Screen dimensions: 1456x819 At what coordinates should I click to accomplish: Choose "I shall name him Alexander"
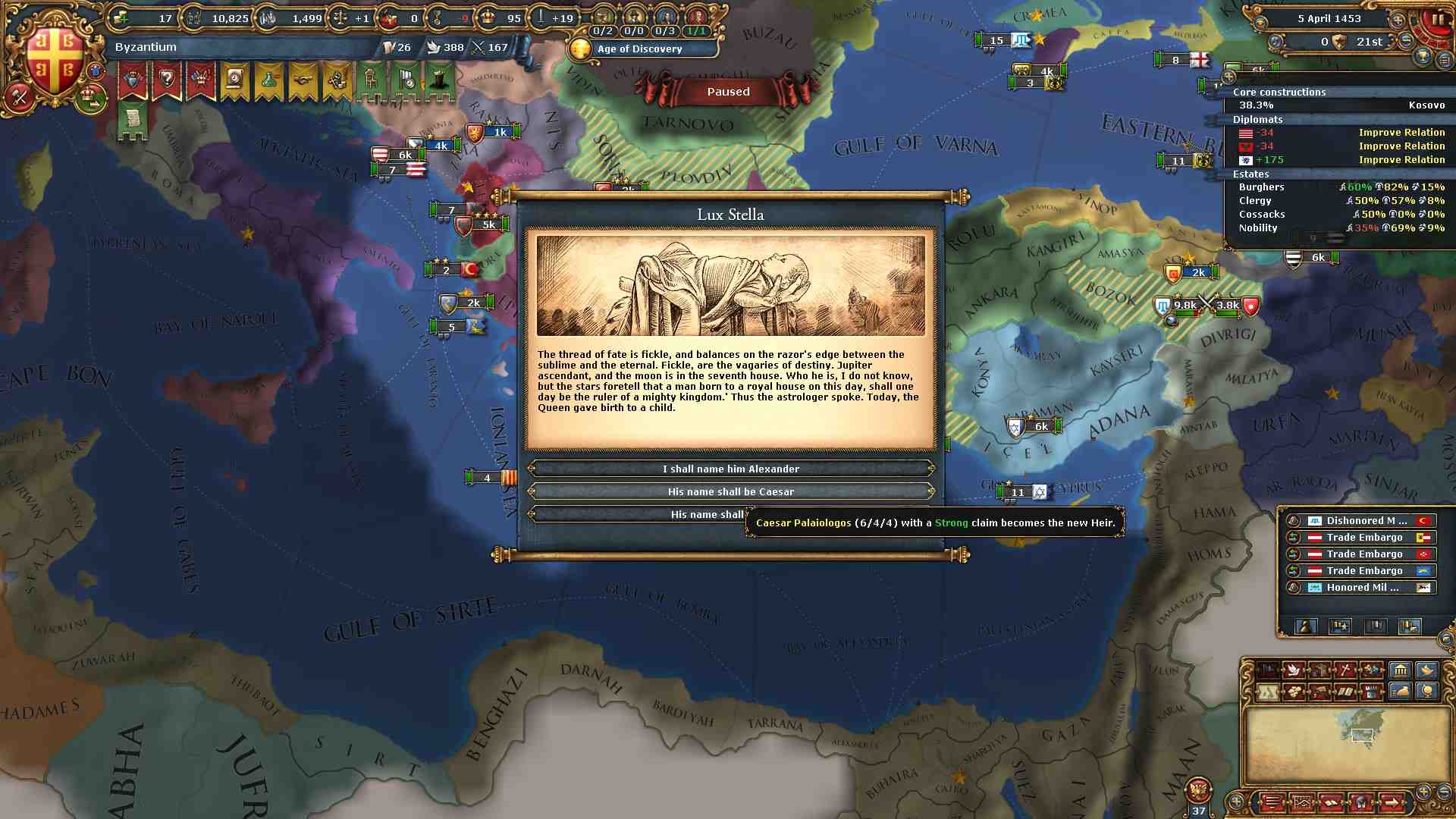pyautogui.click(x=730, y=469)
